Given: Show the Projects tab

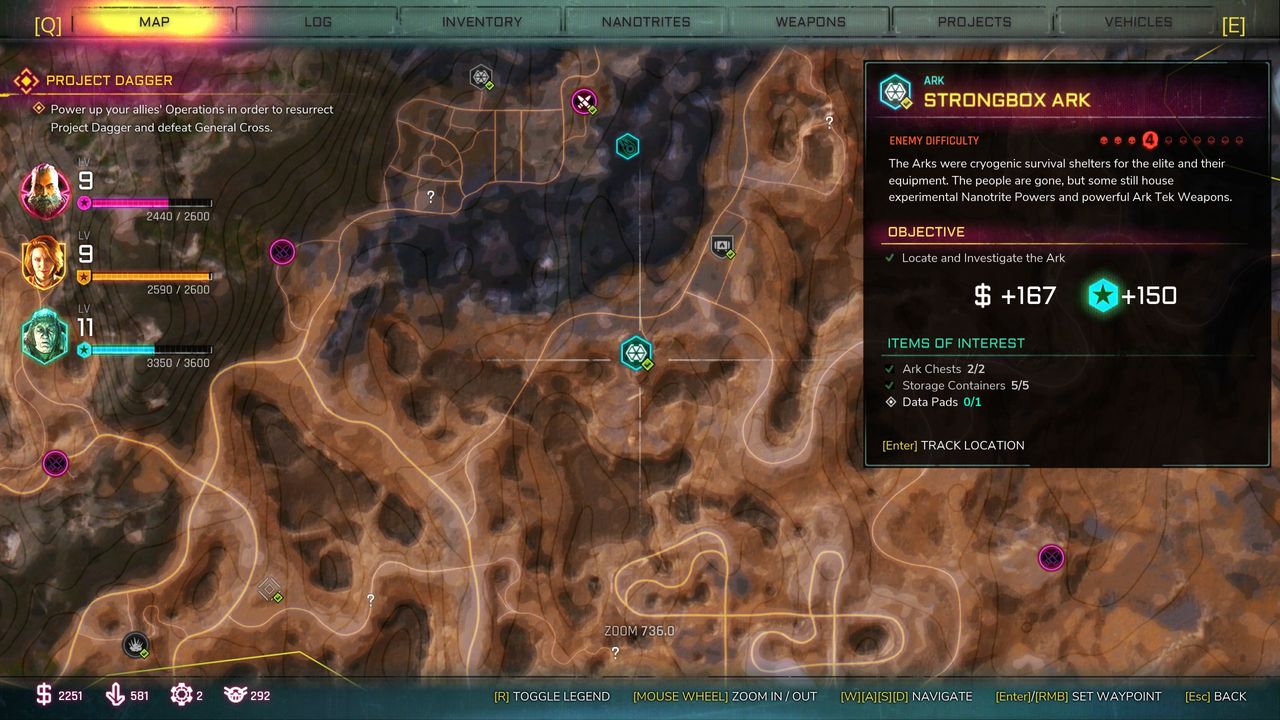Looking at the screenshot, I should [x=974, y=21].
